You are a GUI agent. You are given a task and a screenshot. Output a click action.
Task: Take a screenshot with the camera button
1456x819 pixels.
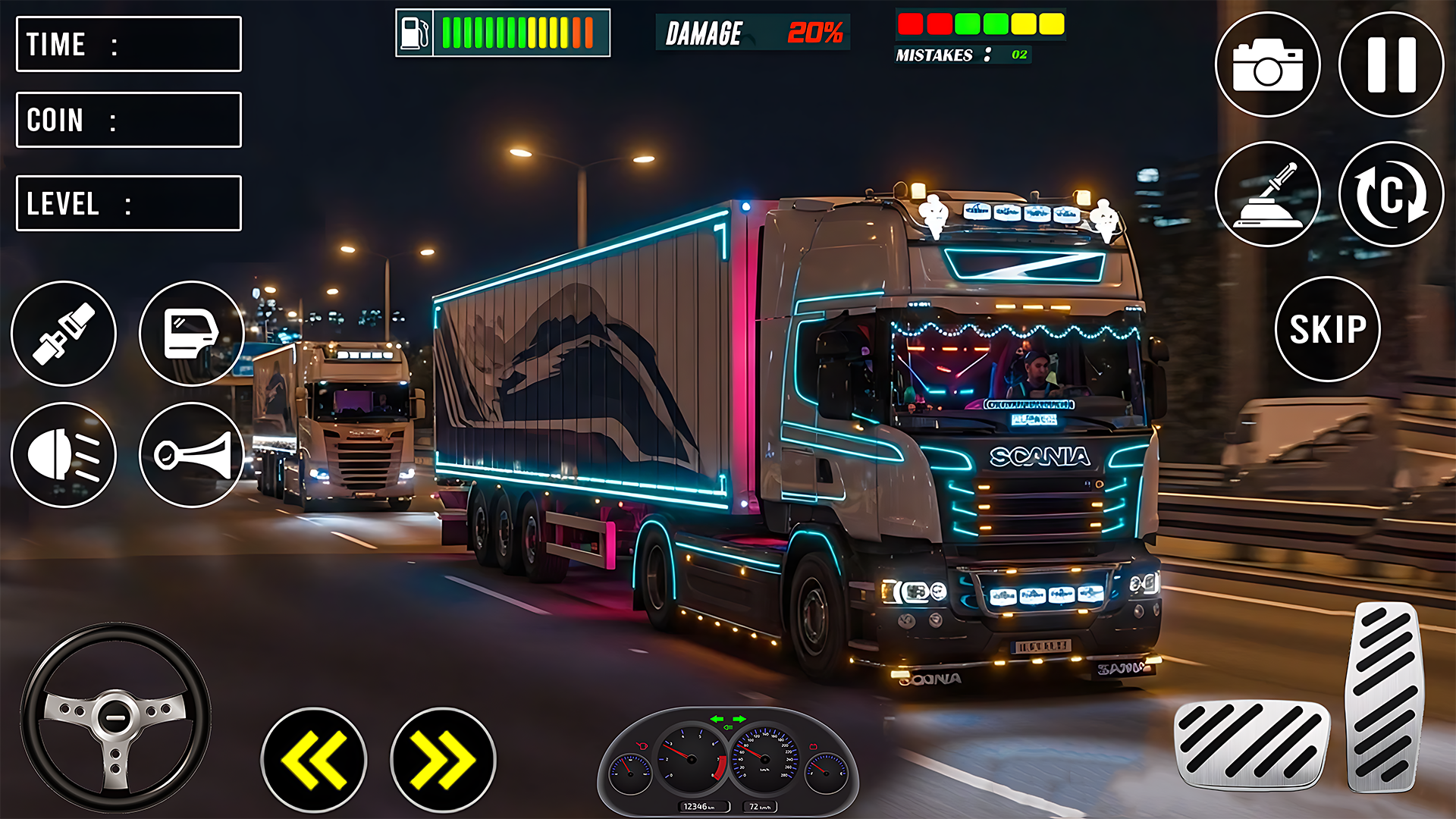point(1267,64)
